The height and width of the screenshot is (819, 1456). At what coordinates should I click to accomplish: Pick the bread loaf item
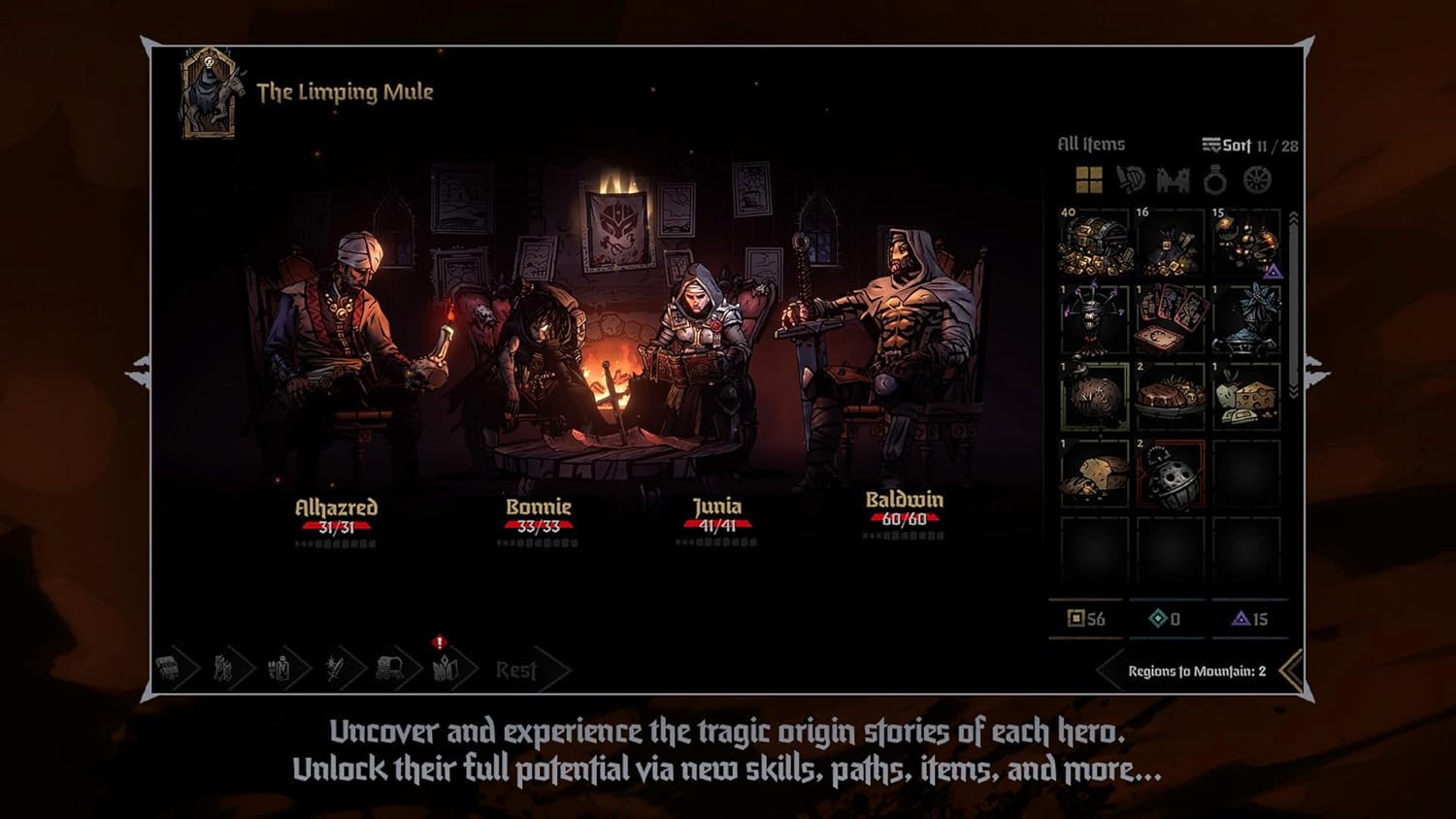(1095, 474)
